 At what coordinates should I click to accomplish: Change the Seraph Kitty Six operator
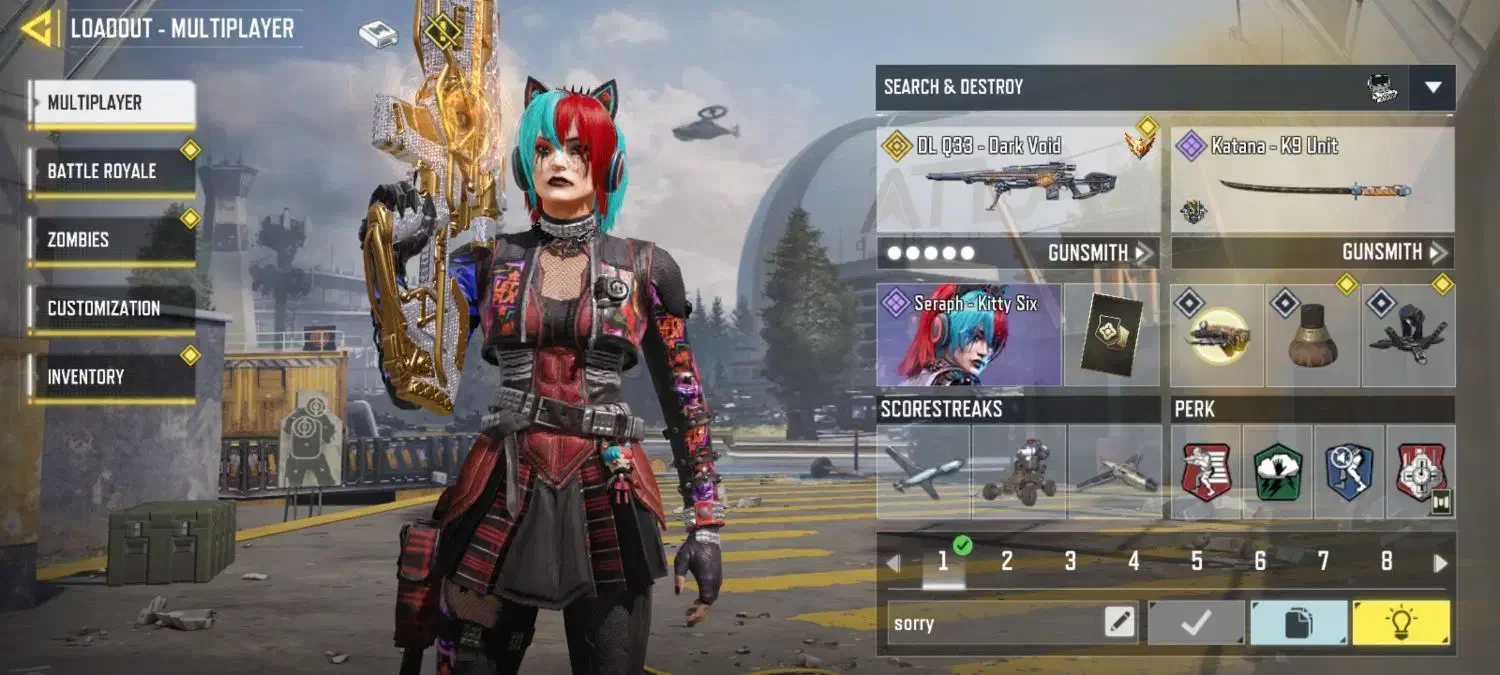point(968,335)
